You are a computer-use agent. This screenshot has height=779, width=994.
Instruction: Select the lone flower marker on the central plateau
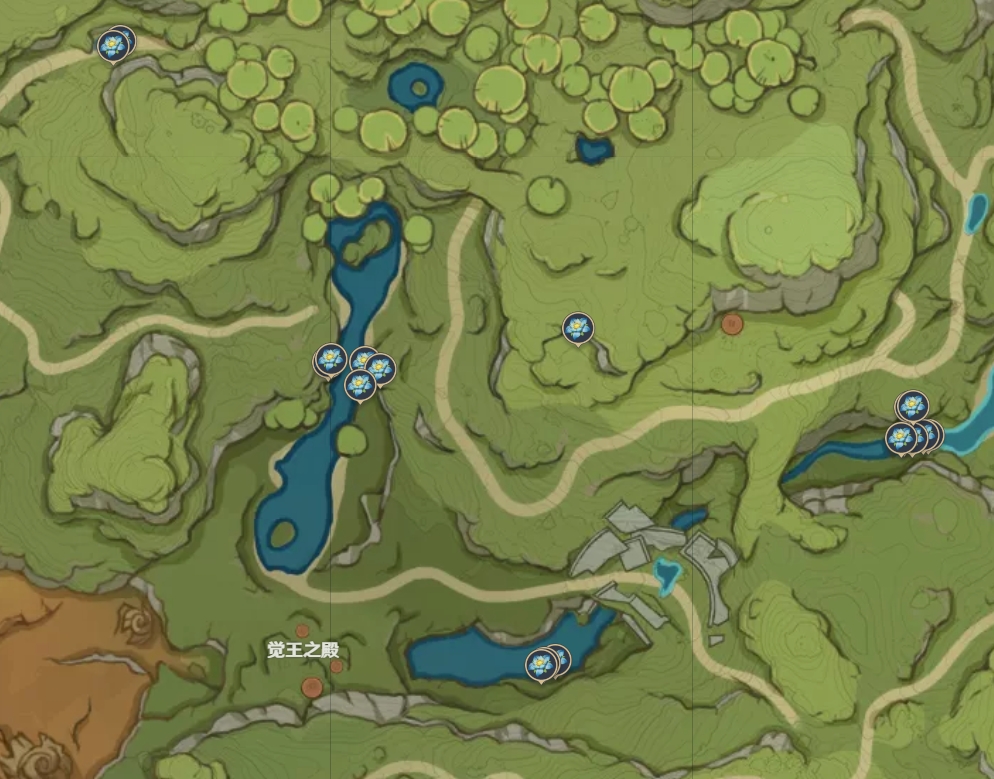pyautogui.click(x=577, y=327)
